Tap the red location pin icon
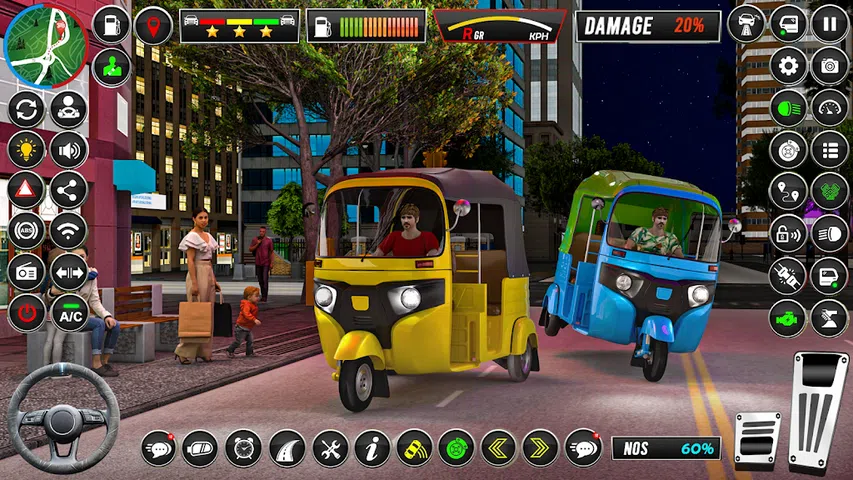The image size is (853, 480). pos(153,25)
